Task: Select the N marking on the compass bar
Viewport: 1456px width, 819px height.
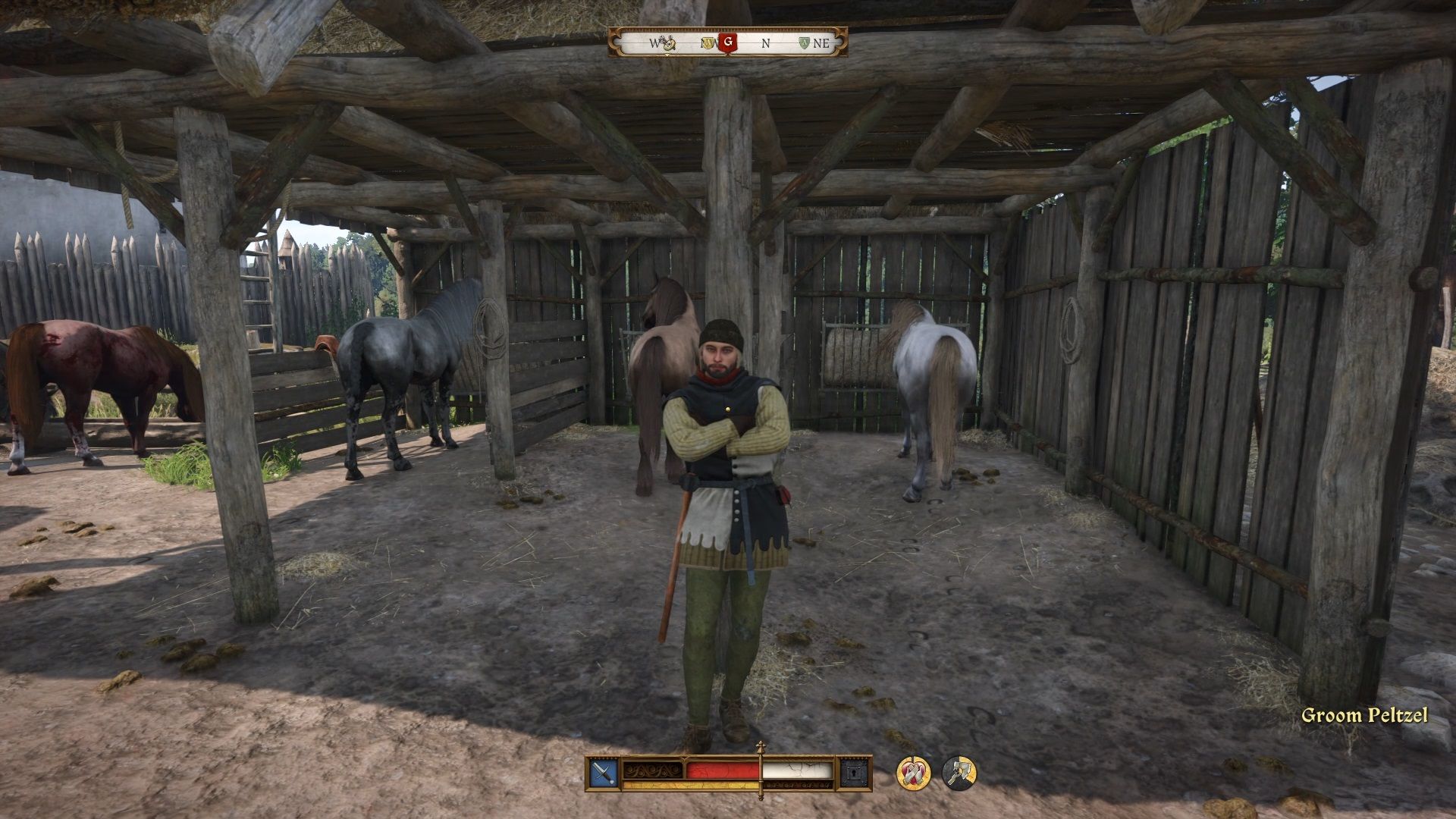Action: click(764, 43)
